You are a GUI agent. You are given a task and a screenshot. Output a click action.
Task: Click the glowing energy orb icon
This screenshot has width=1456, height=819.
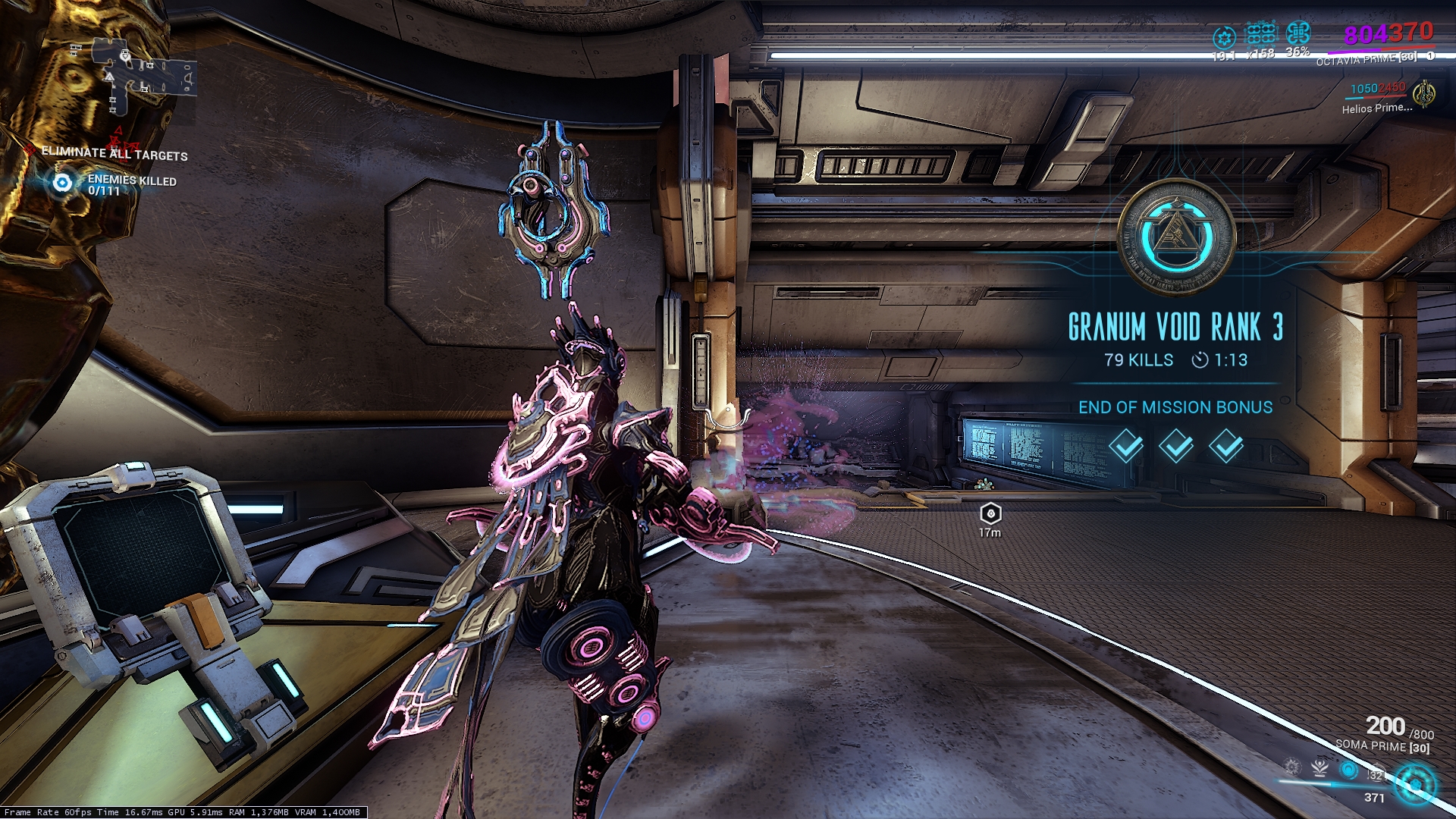1415,784
